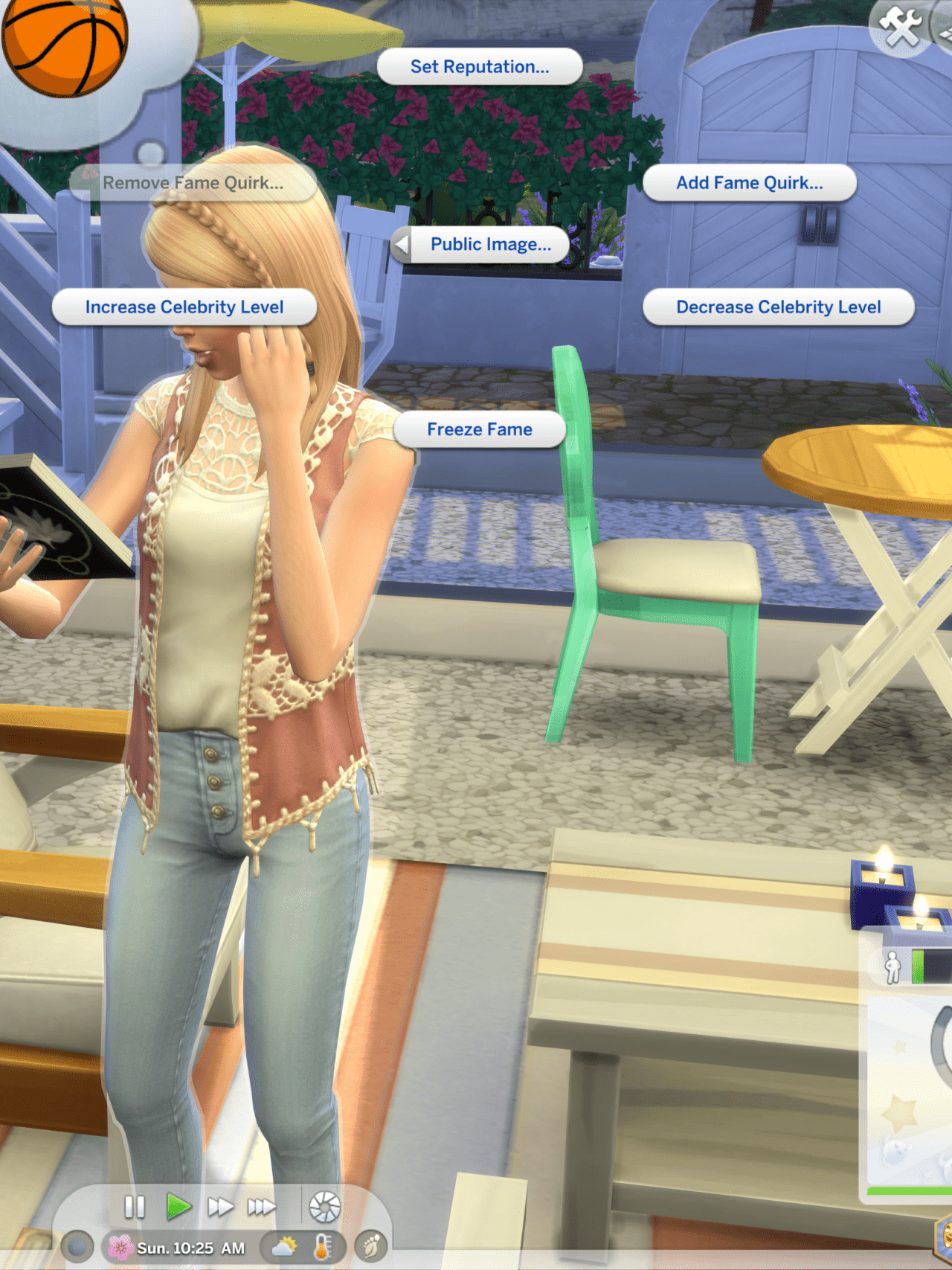952x1270 pixels.
Task: Expand the Public Image submenu
Action: [492, 243]
